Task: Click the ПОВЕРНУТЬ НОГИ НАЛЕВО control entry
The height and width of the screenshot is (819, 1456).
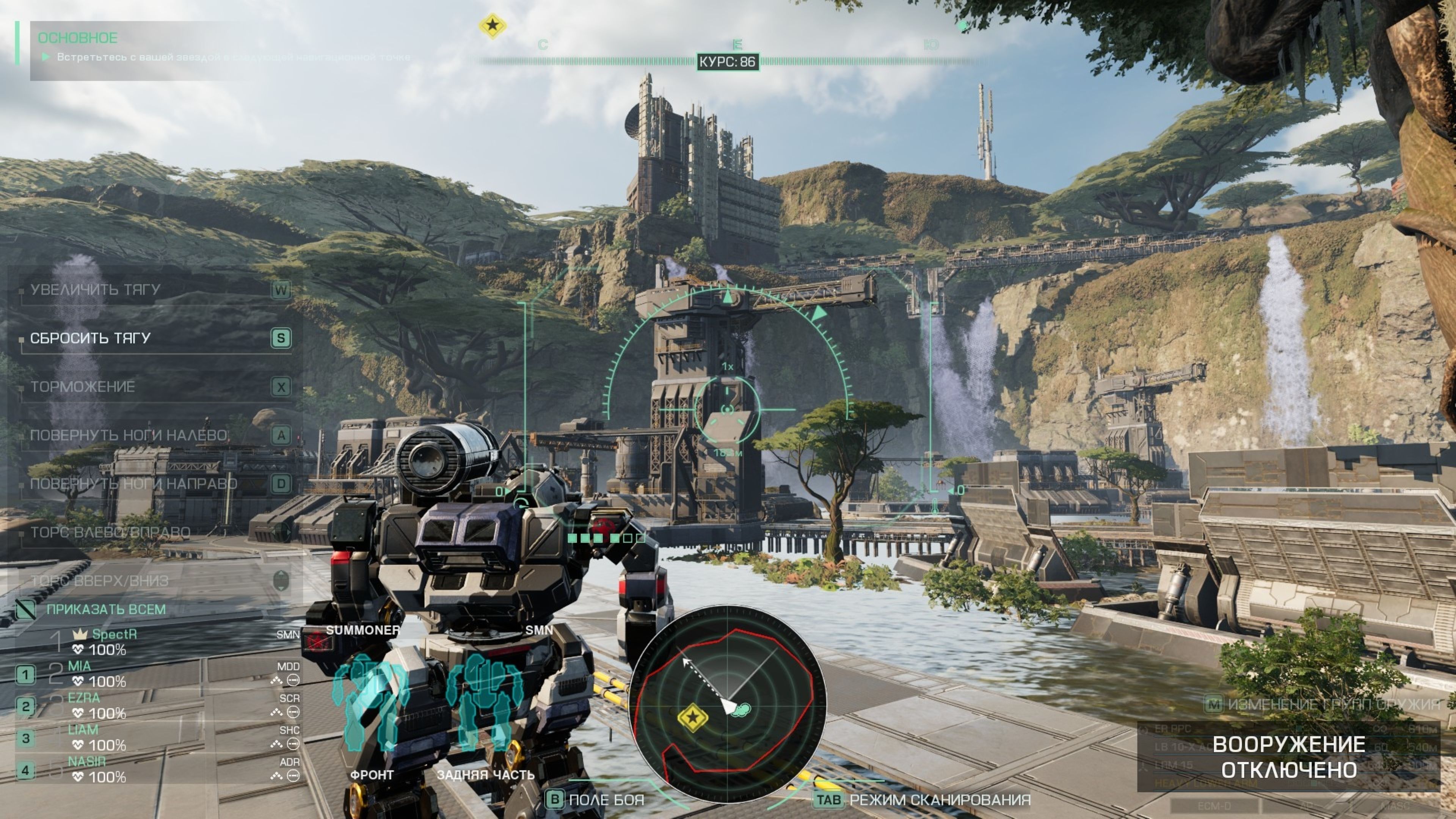Action: click(128, 435)
